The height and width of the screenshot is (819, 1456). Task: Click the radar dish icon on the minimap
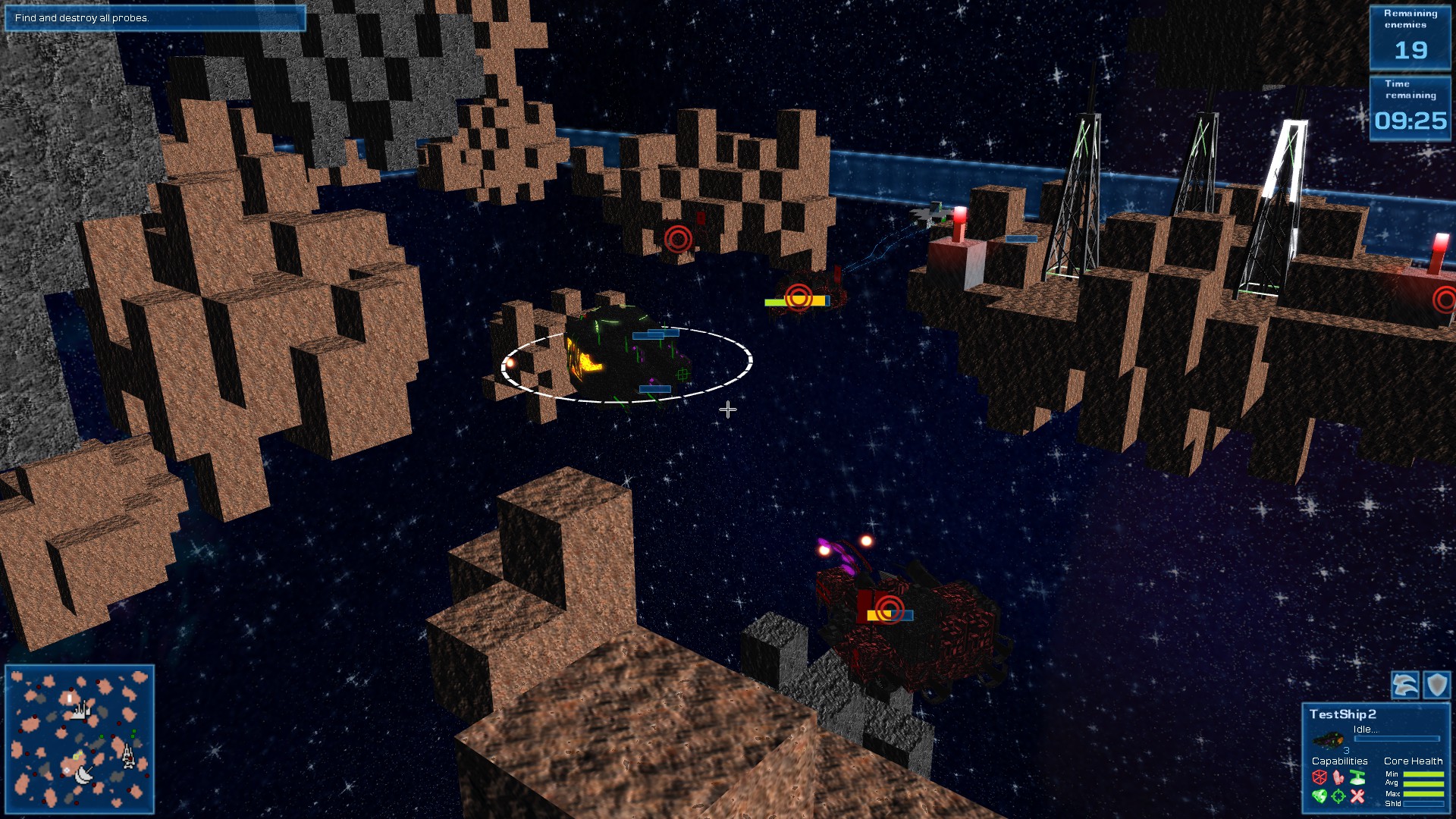point(84,775)
